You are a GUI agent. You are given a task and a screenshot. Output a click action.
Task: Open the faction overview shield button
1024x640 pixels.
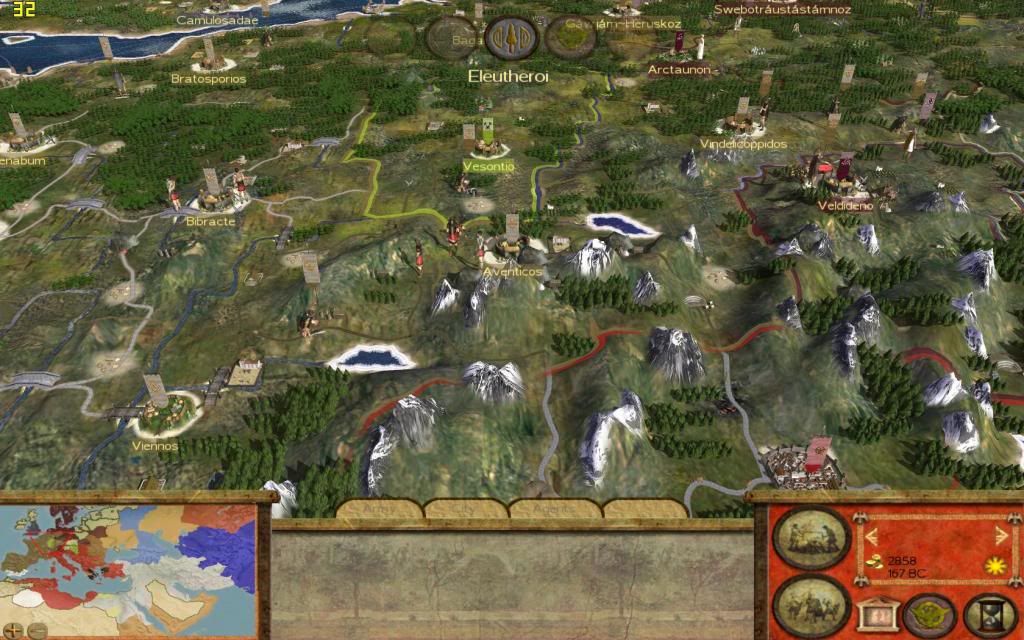point(925,614)
